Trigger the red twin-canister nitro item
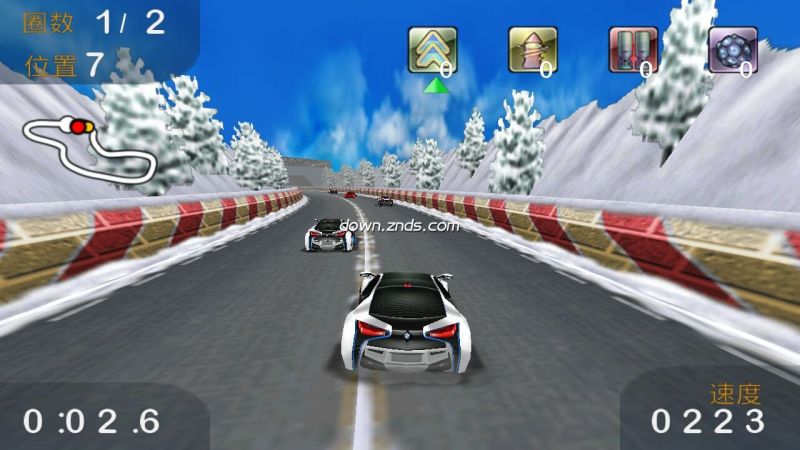 (x=633, y=50)
